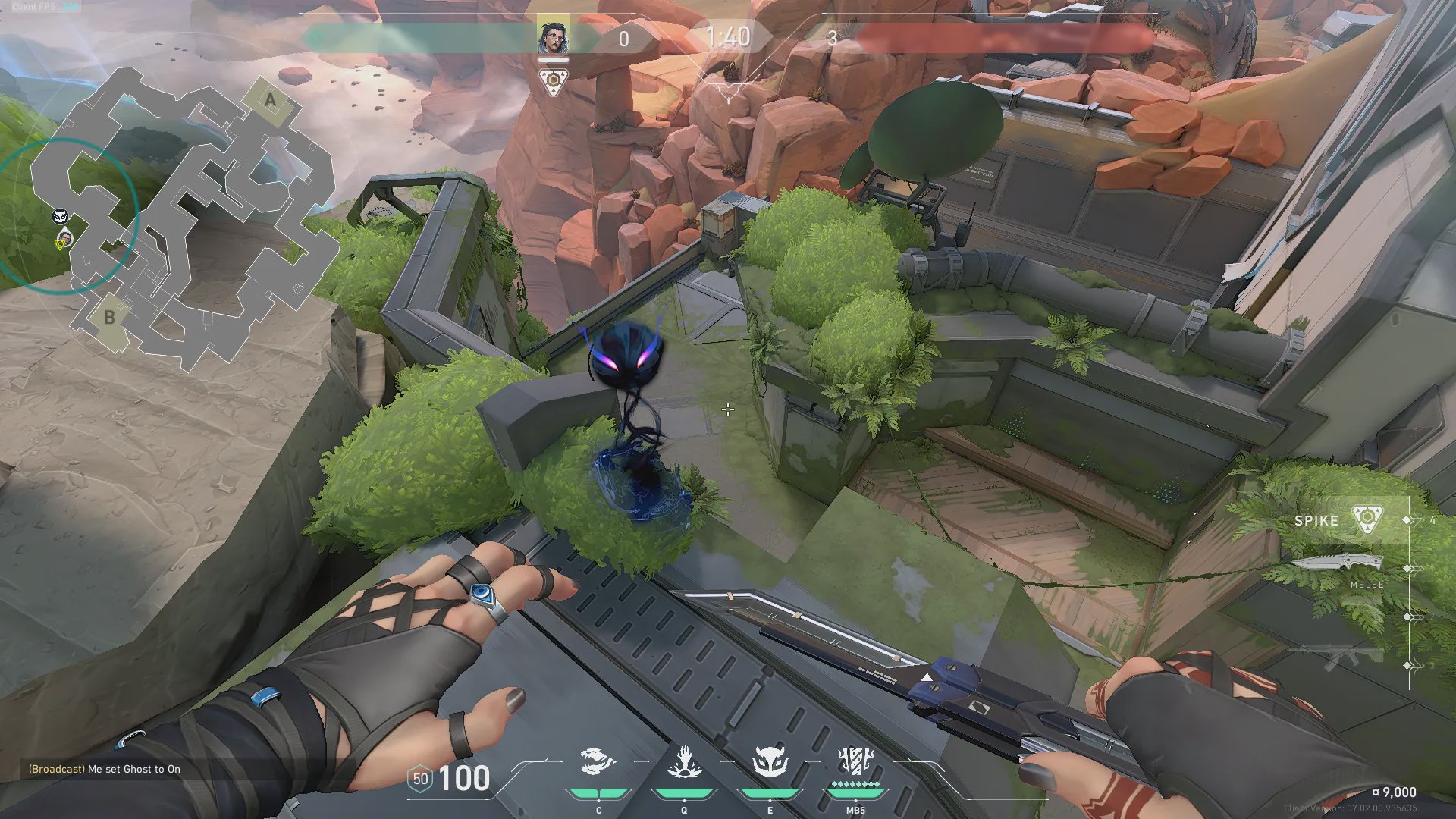Select the agent portrait in the top bar
This screenshot has height=819, width=1456.
(x=553, y=36)
